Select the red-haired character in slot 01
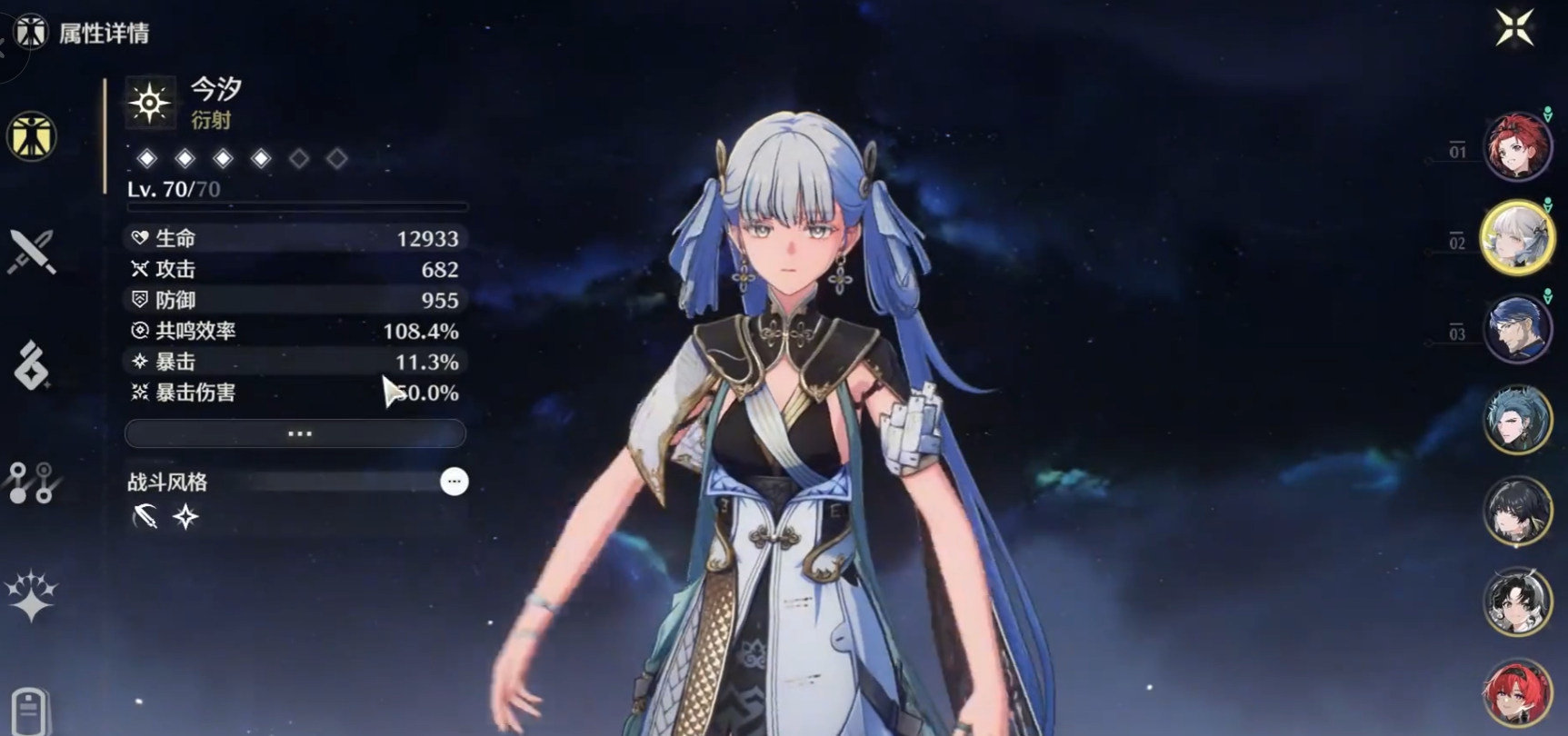1568x736 pixels. (x=1517, y=146)
